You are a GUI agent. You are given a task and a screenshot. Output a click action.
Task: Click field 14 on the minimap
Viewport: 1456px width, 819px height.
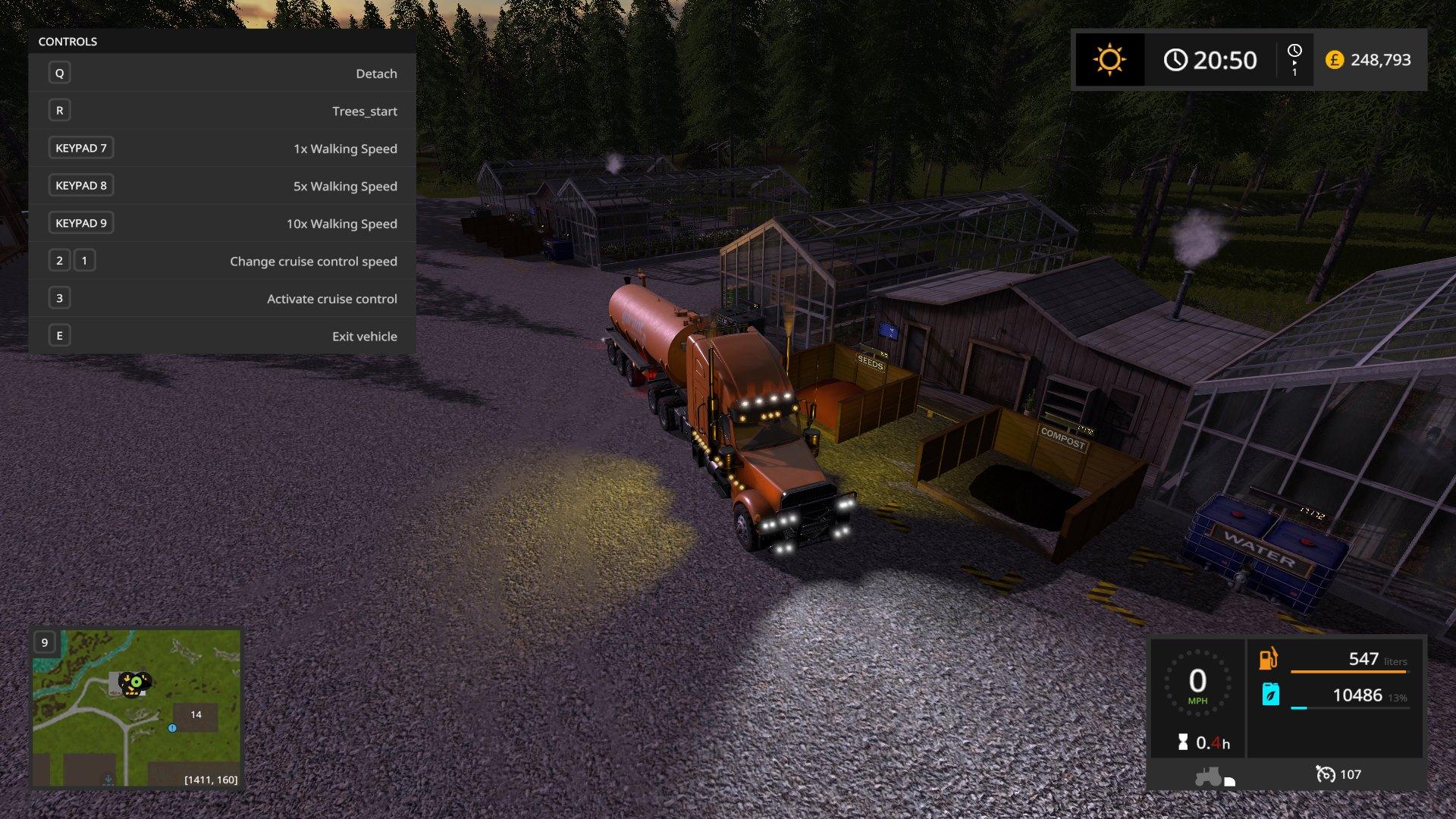[x=196, y=715]
